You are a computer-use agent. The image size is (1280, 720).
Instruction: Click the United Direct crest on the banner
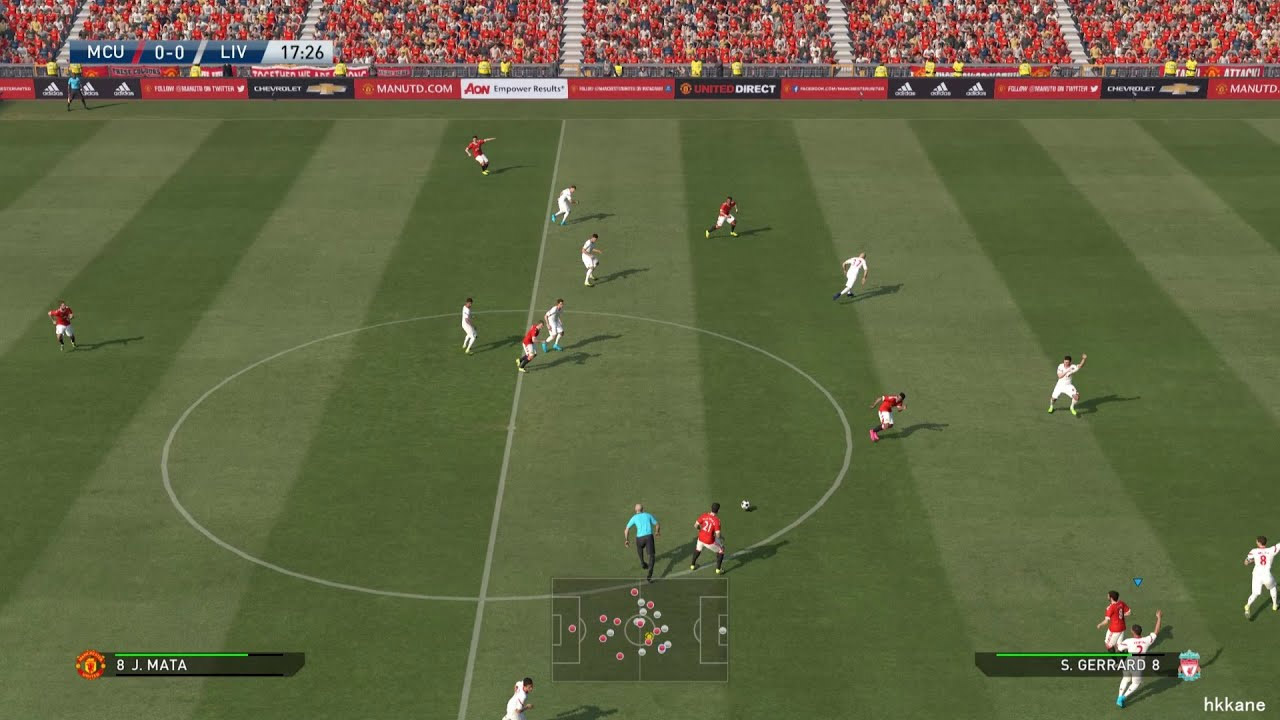point(686,89)
